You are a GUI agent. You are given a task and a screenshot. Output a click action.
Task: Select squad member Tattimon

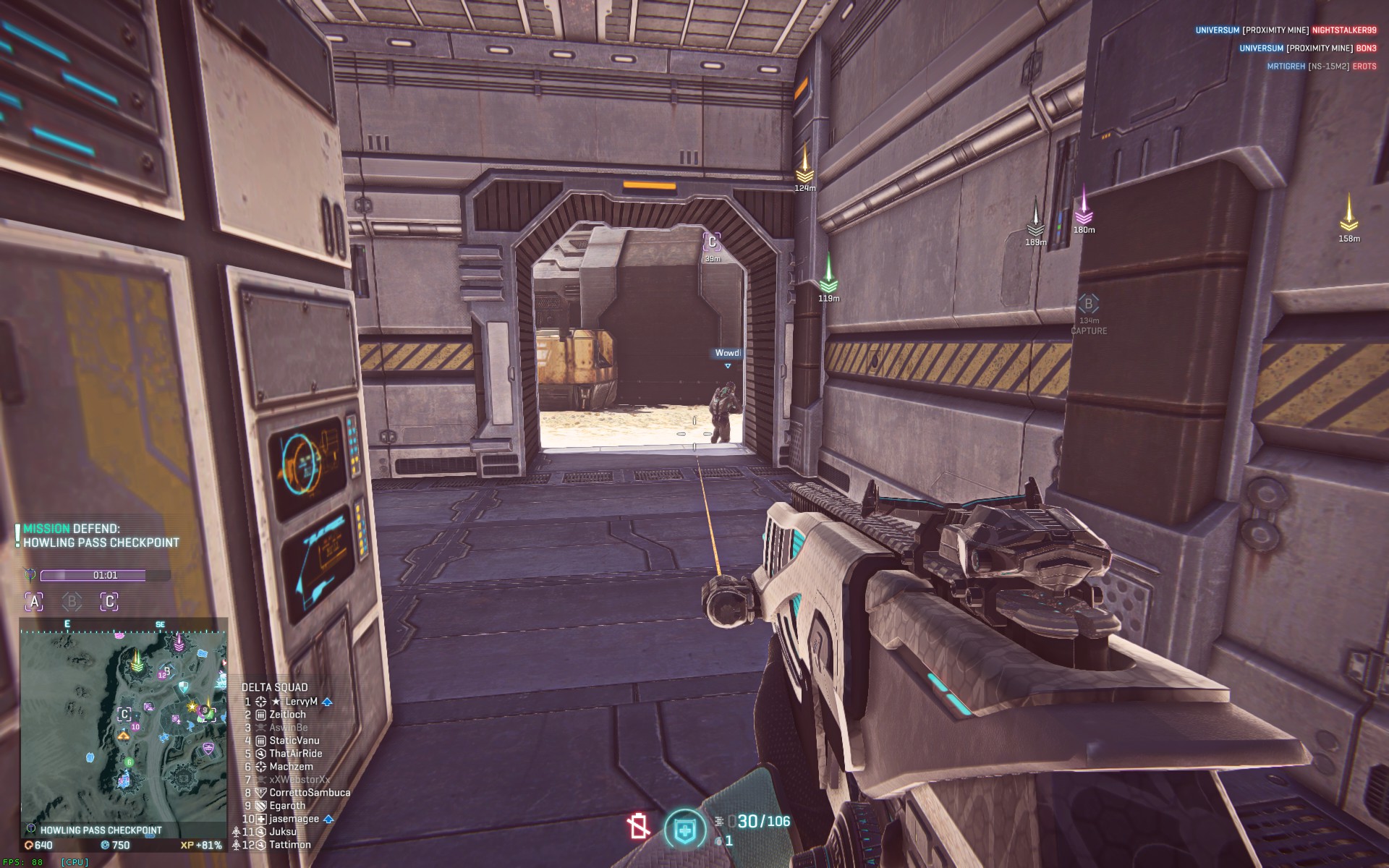pos(289,845)
